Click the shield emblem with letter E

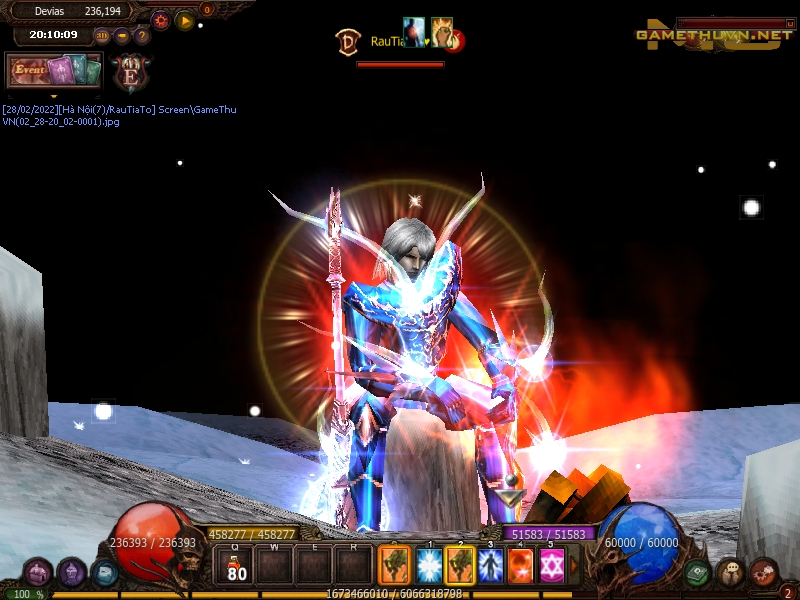(x=130, y=72)
